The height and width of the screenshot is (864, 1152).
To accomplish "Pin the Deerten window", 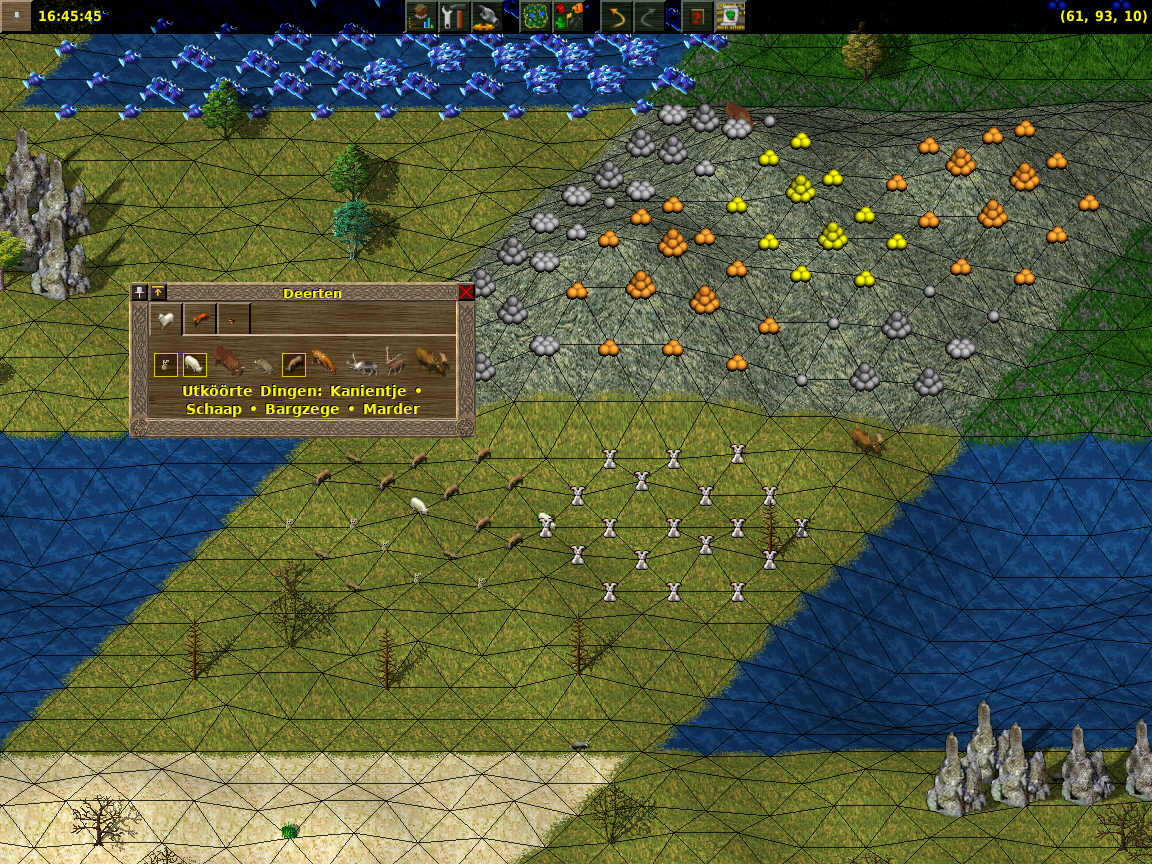I will [140, 293].
